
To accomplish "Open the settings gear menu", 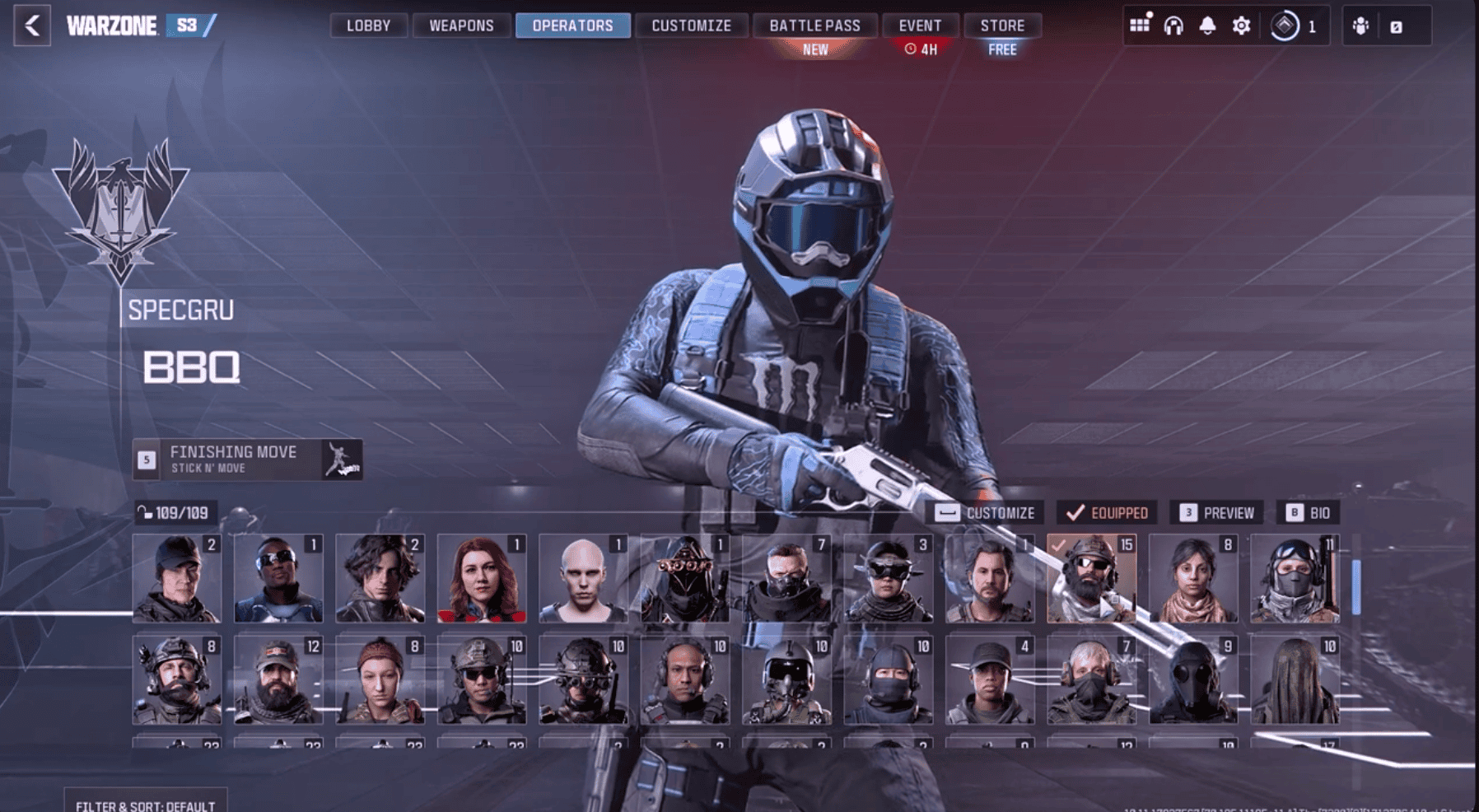I will pos(1242,26).
